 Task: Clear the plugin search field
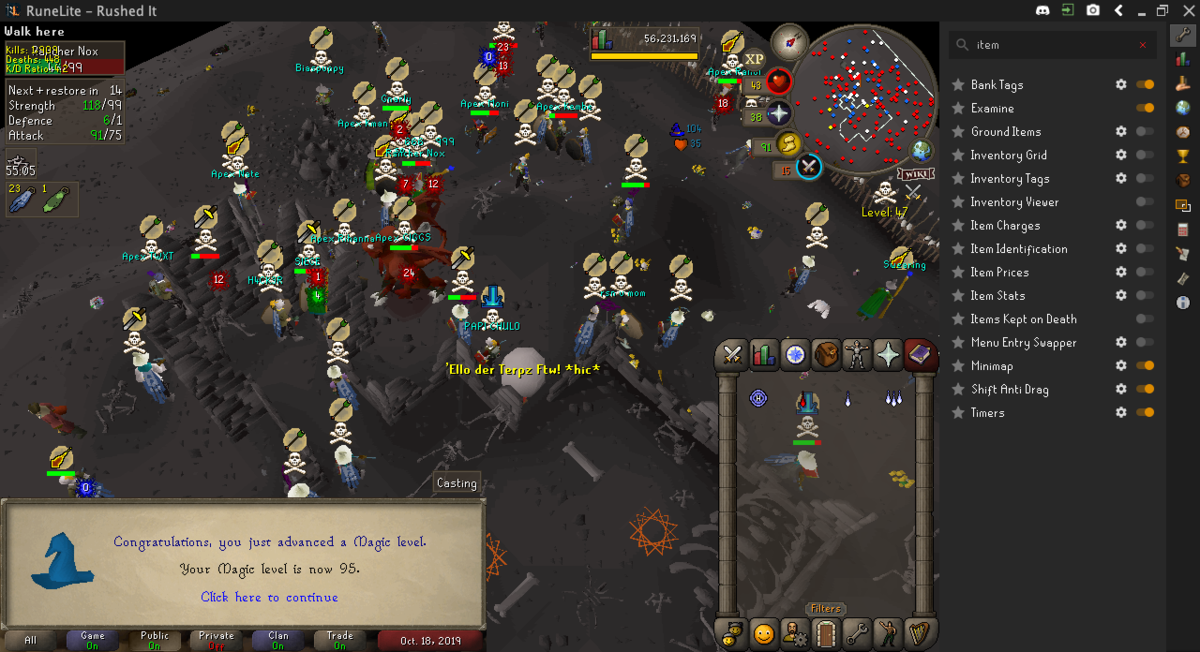tap(1143, 45)
